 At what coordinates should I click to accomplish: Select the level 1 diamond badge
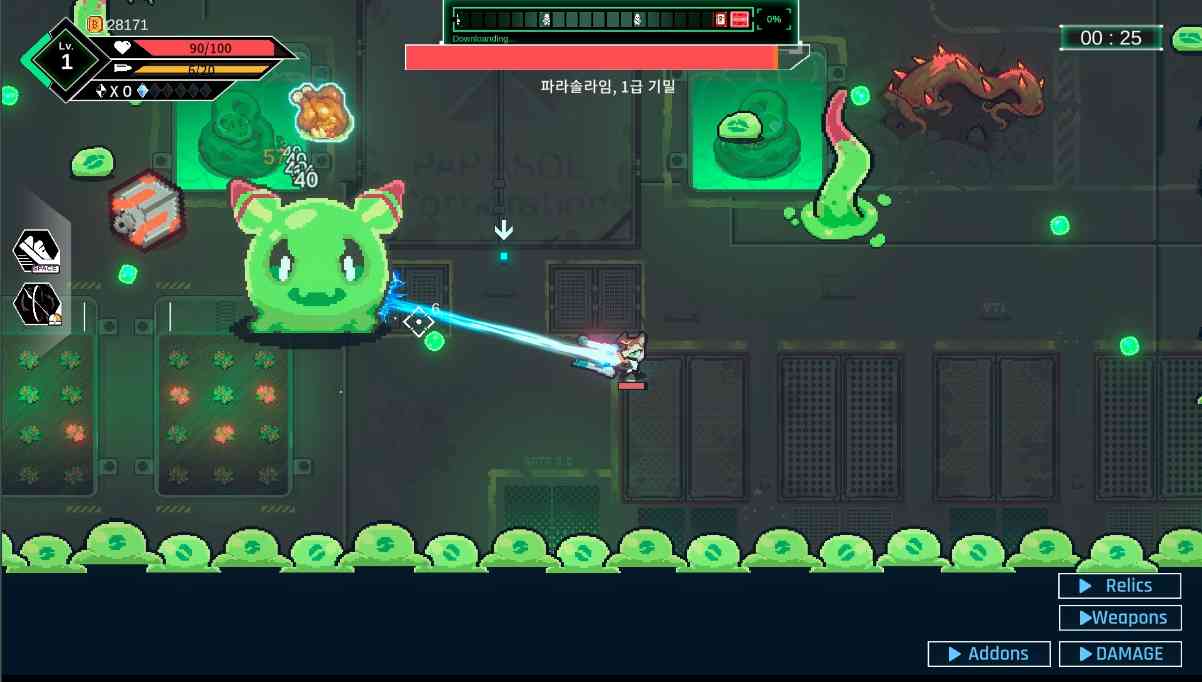(x=67, y=60)
